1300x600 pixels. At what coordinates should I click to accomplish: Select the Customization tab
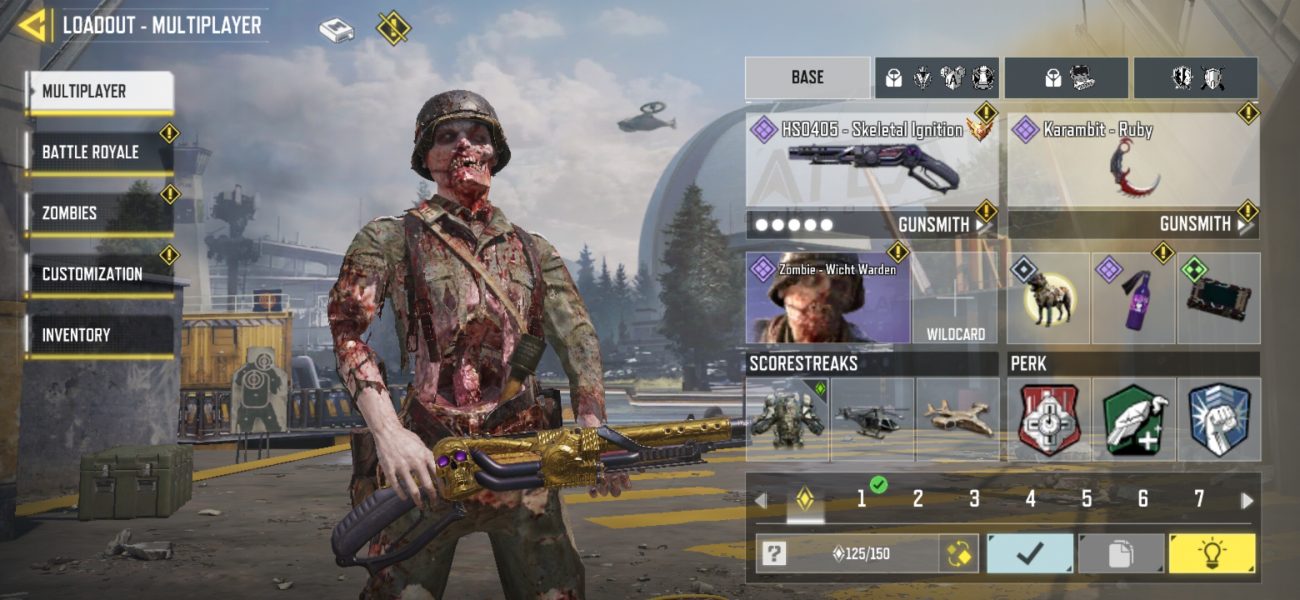[x=100, y=274]
